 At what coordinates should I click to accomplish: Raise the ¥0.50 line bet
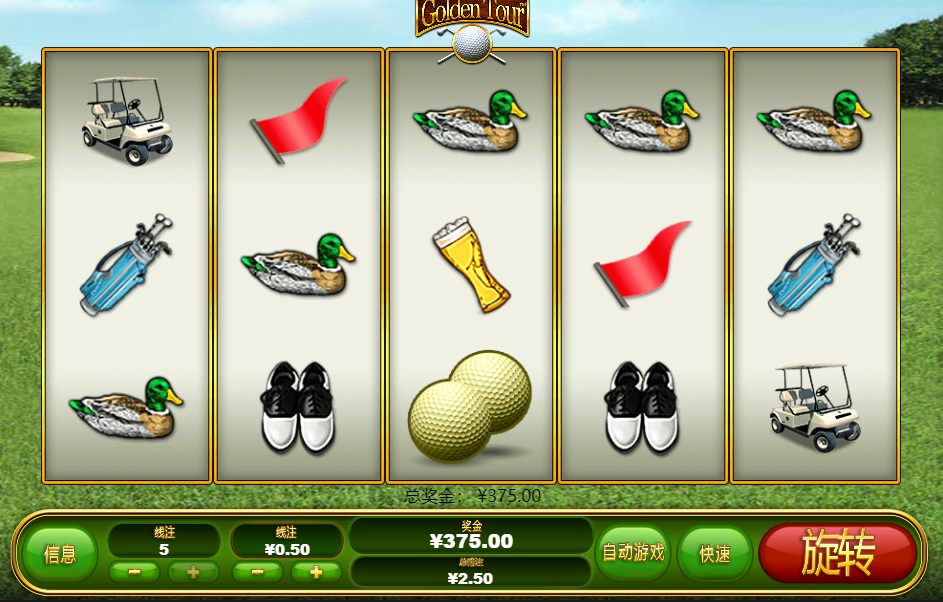point(316,572)
